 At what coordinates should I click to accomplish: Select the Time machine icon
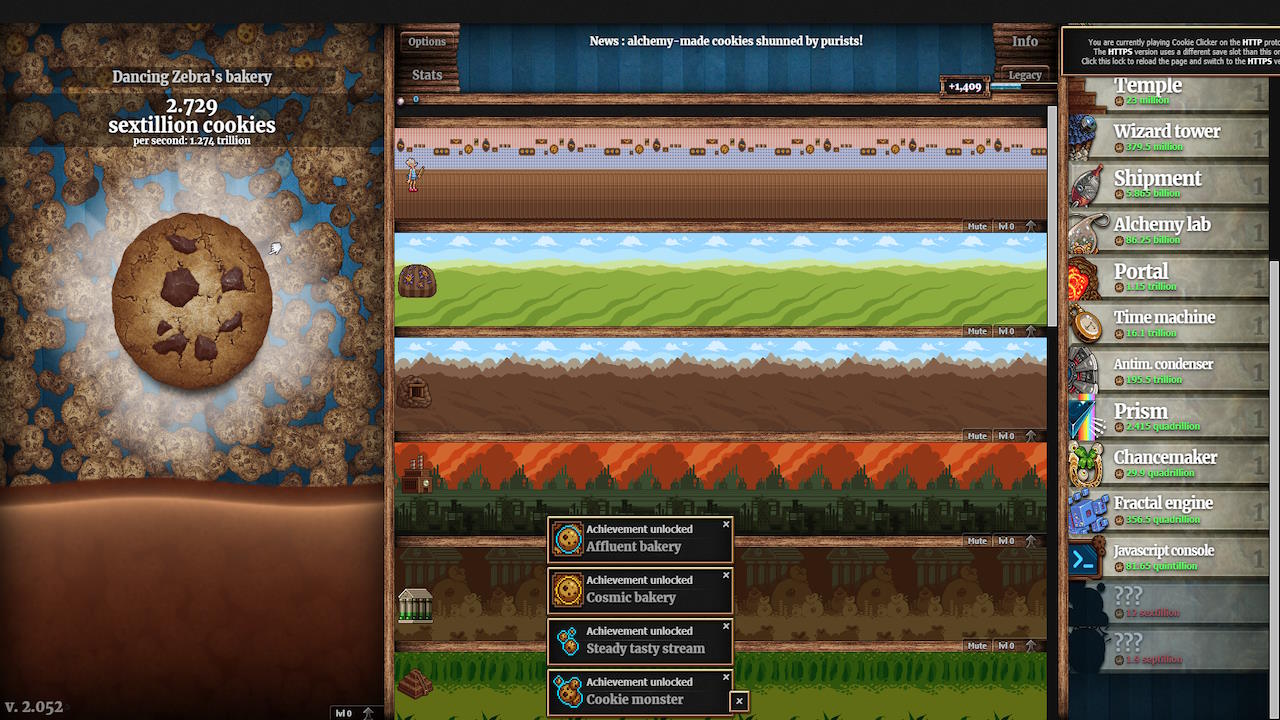1085,322
